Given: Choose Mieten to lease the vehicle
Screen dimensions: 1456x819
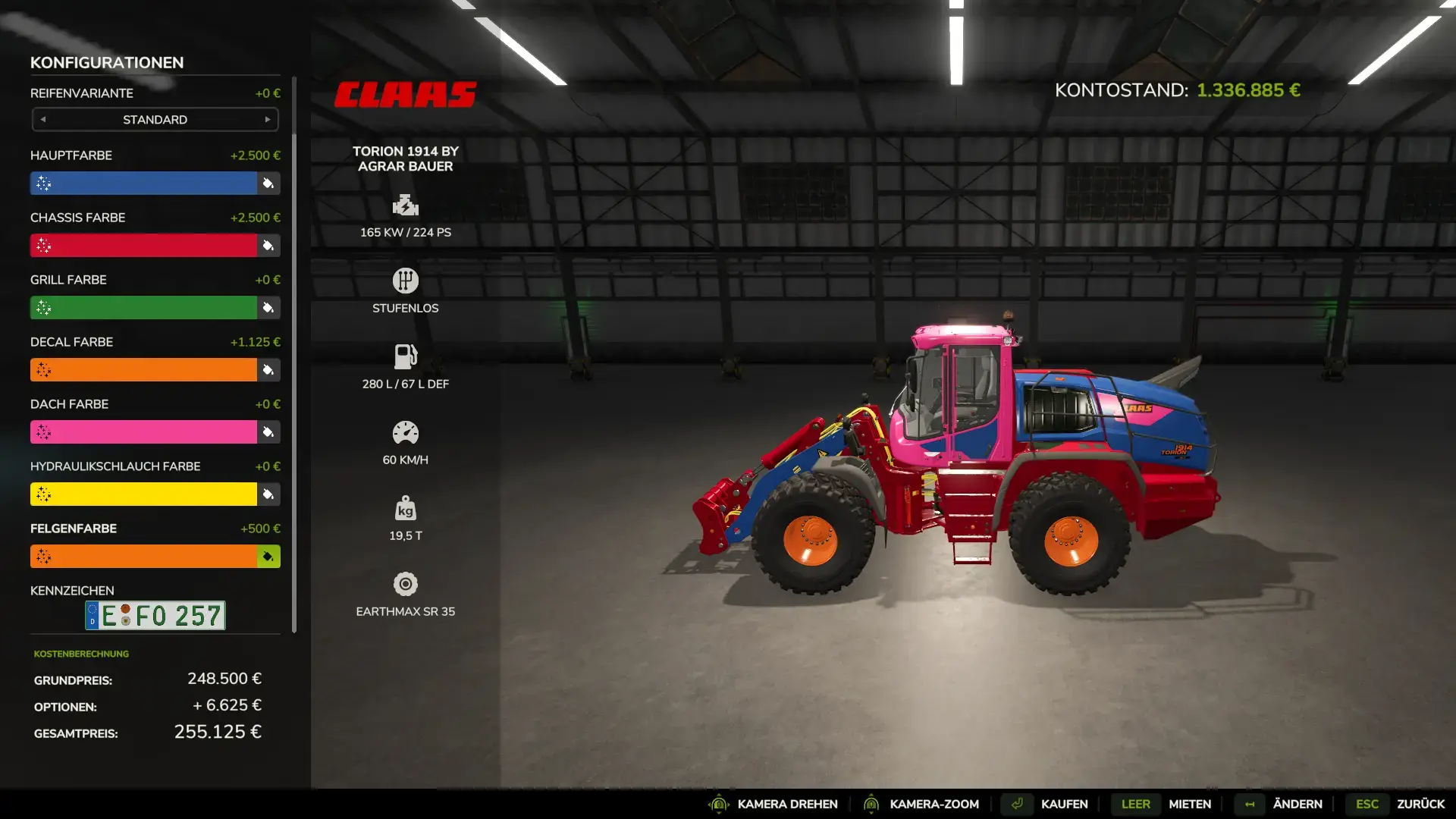Looking at the screenshot, I should (1189, 804).
